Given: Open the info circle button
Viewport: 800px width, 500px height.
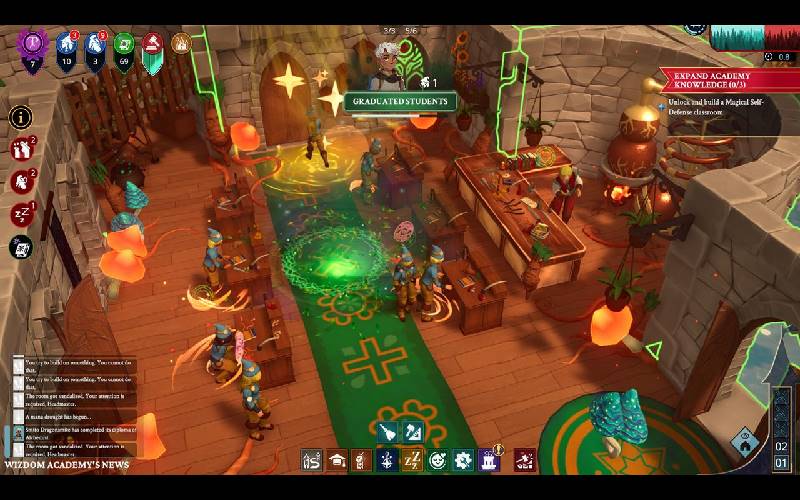Looking at the screenshot, I should (21, 117).
